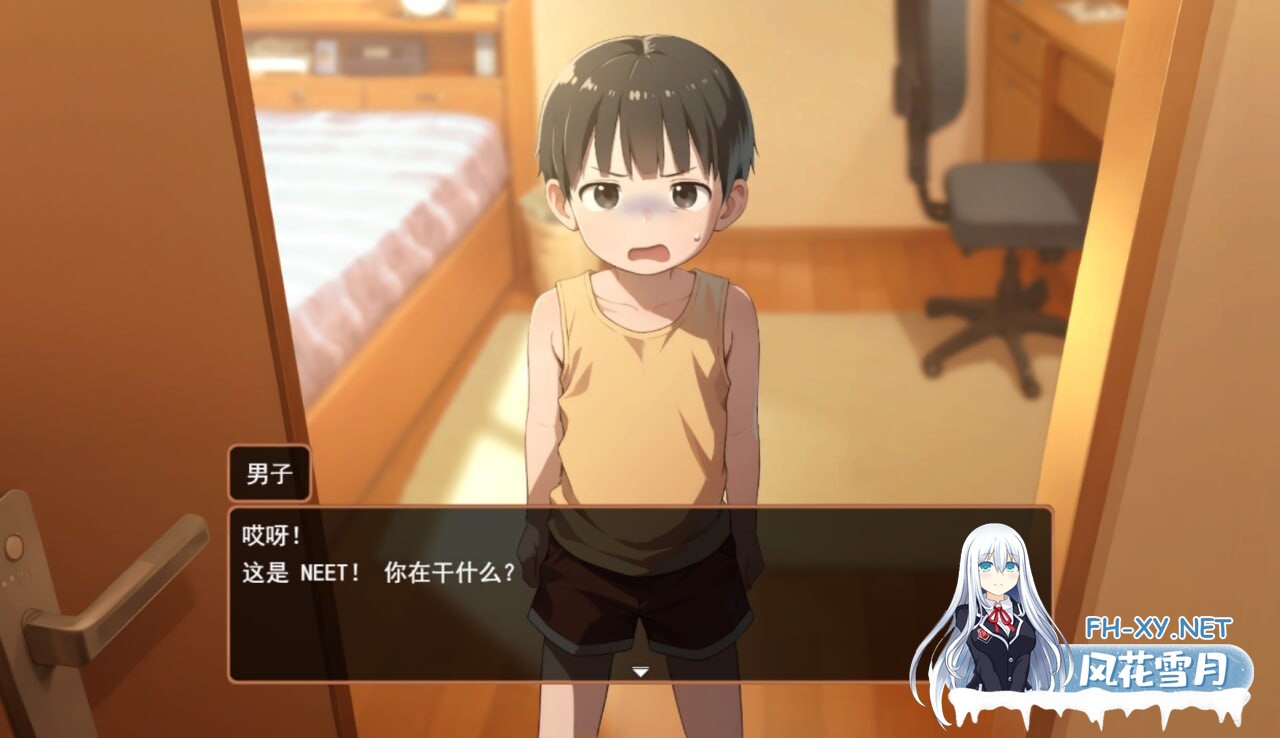Click the advance arrow below the dialogue
Viewport: 1280px width, 738px height.
pos(640,673)
